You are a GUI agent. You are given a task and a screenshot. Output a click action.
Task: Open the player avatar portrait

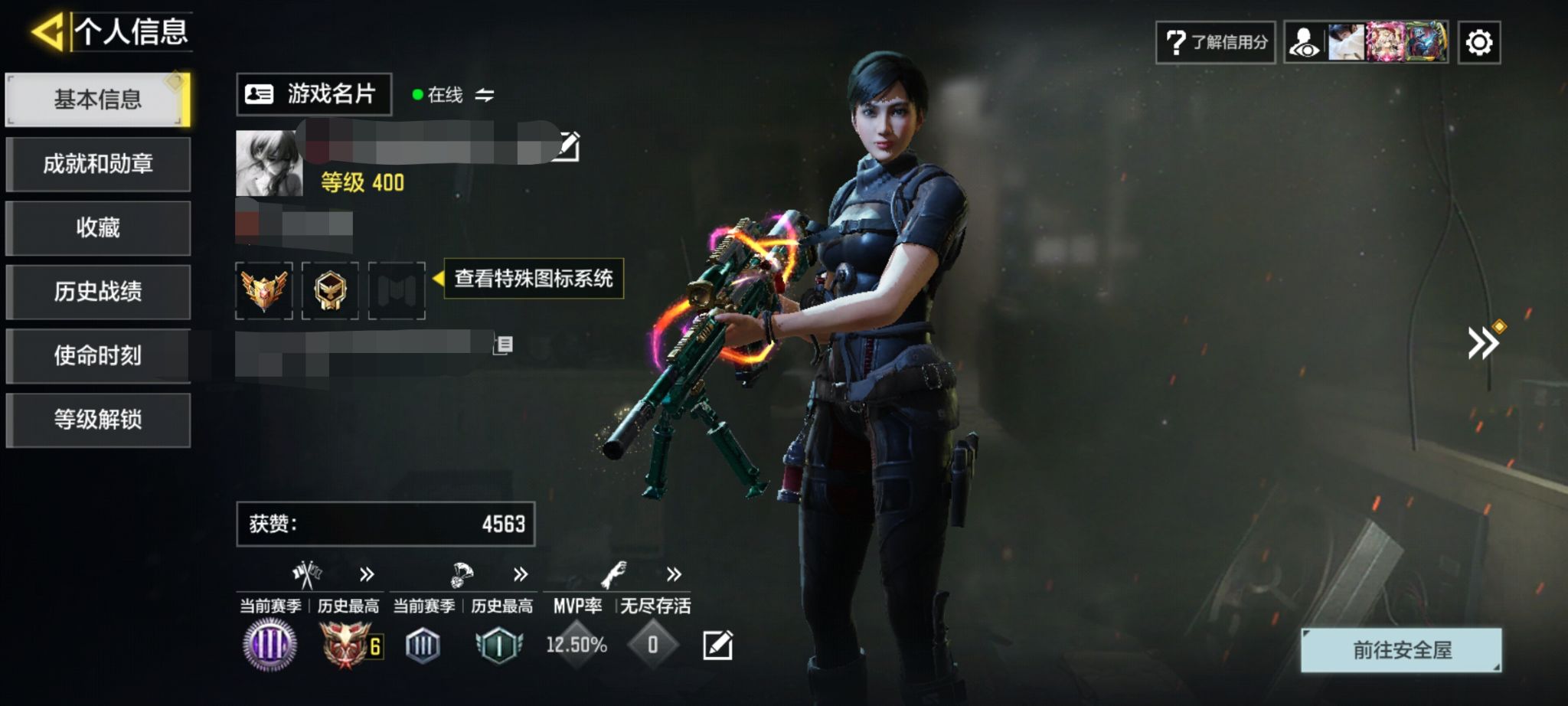[x=269, y=163]
